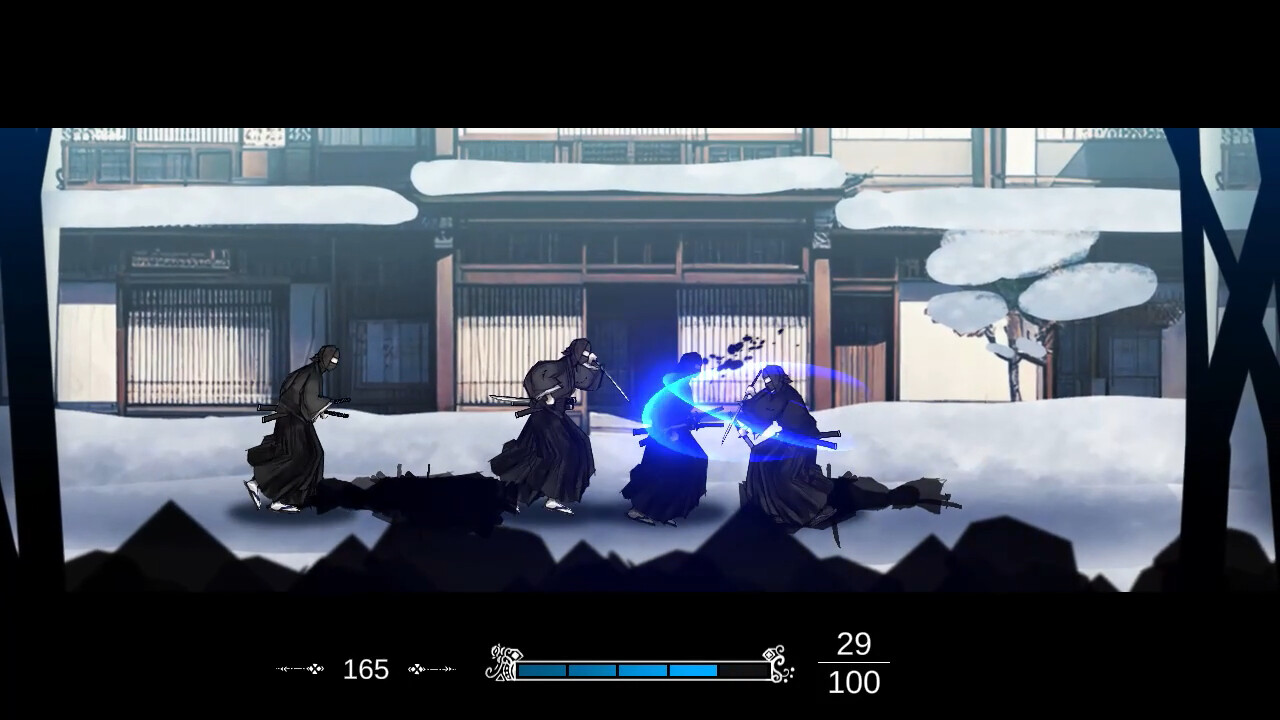Screen dimensions: 1280x720
Task: Click the 165 score counter
Action: 367,670
